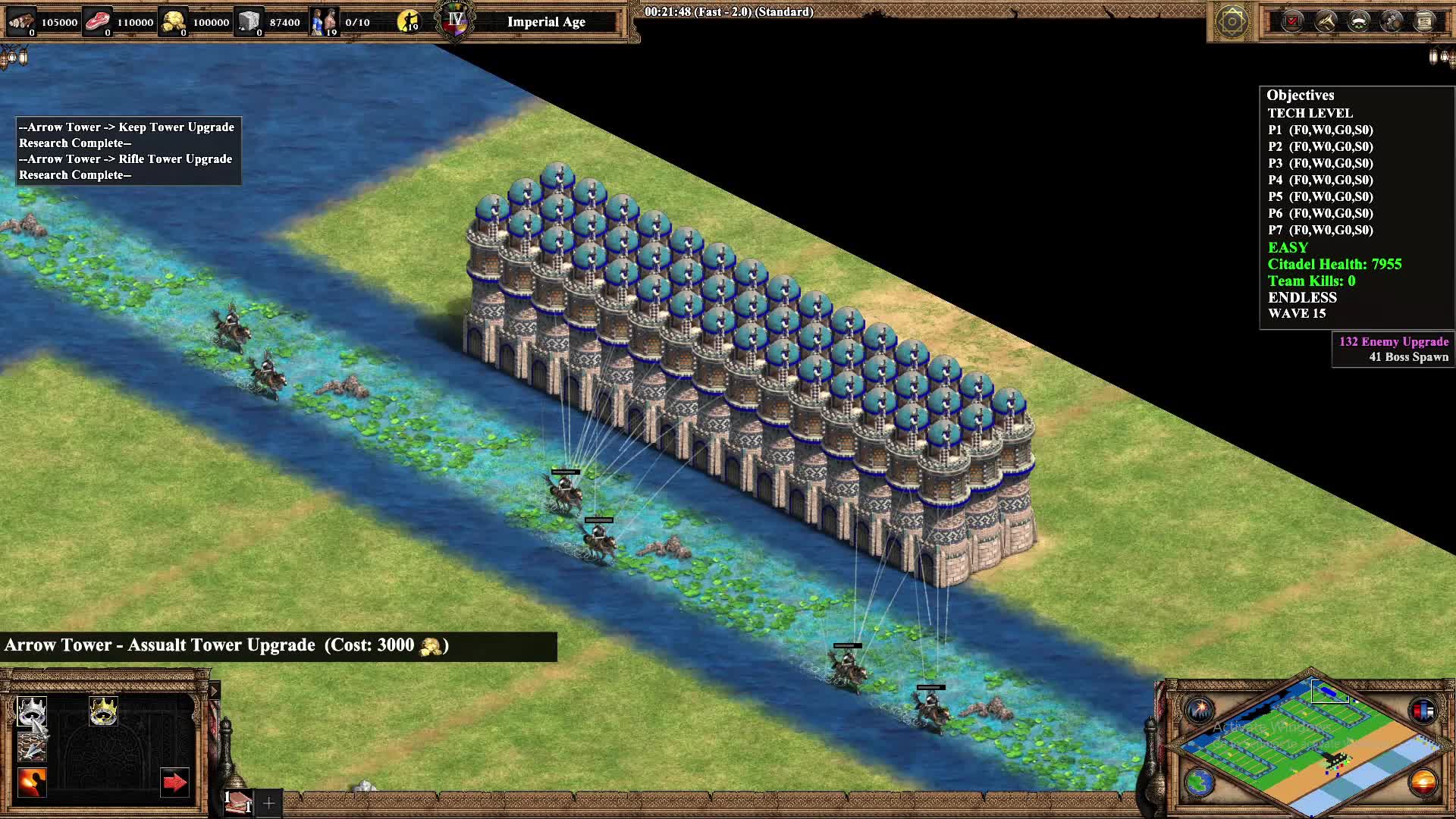Image resolution: width=1456 pixels, height=819 pixels.
Task: Expand the command panel side arrow
Action: [215, 691]
